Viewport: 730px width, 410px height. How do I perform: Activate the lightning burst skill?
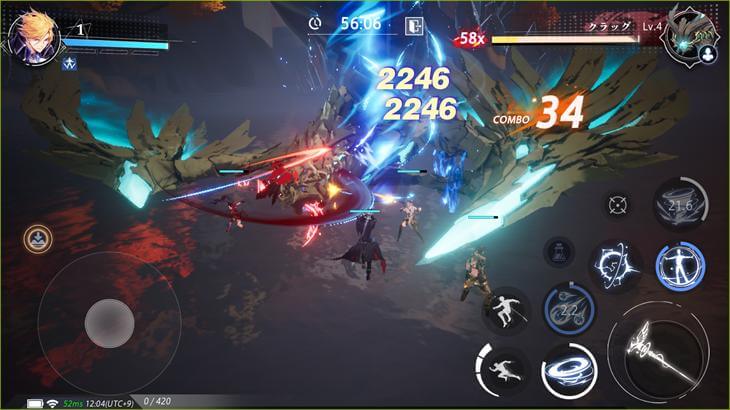click(x=612, y=263)
